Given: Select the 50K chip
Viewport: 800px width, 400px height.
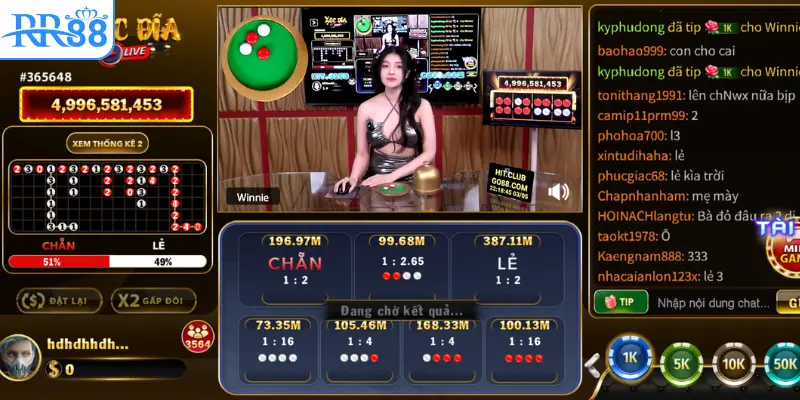Looking at the screenshot, I should 784,364.
